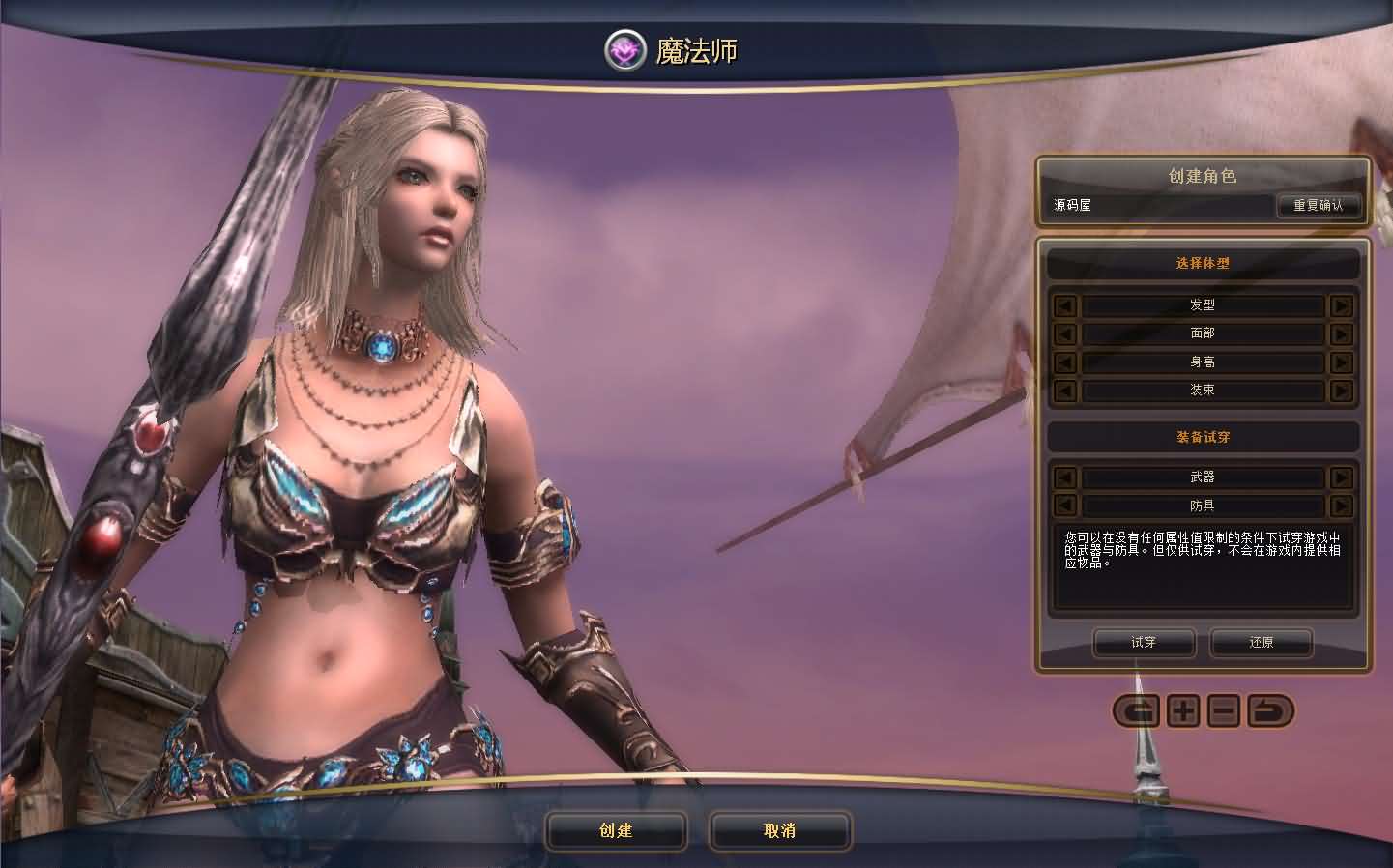
Task: Click the right arrow beside 防具 armor
Action: click(1342, 506)
